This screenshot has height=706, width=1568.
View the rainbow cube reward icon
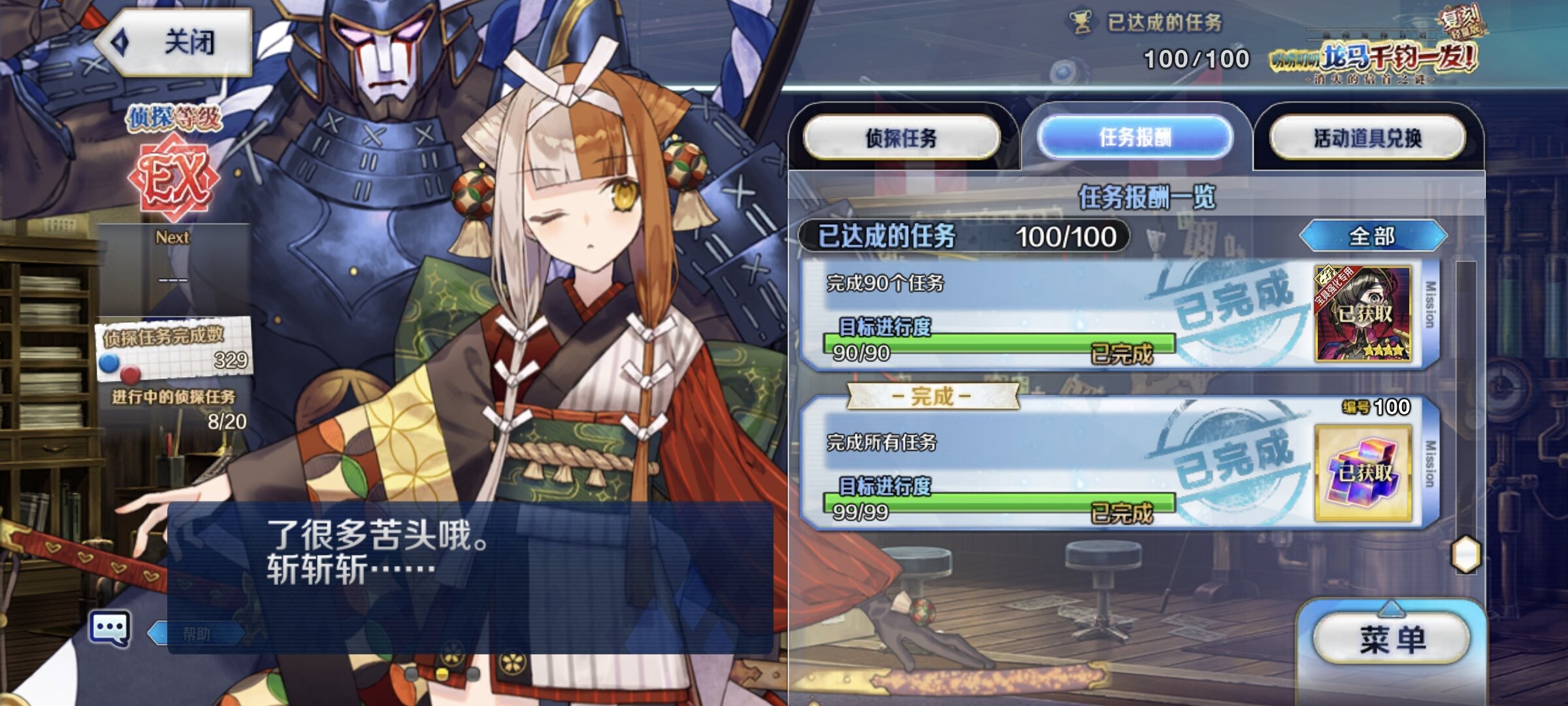(x=1363, y=472)
